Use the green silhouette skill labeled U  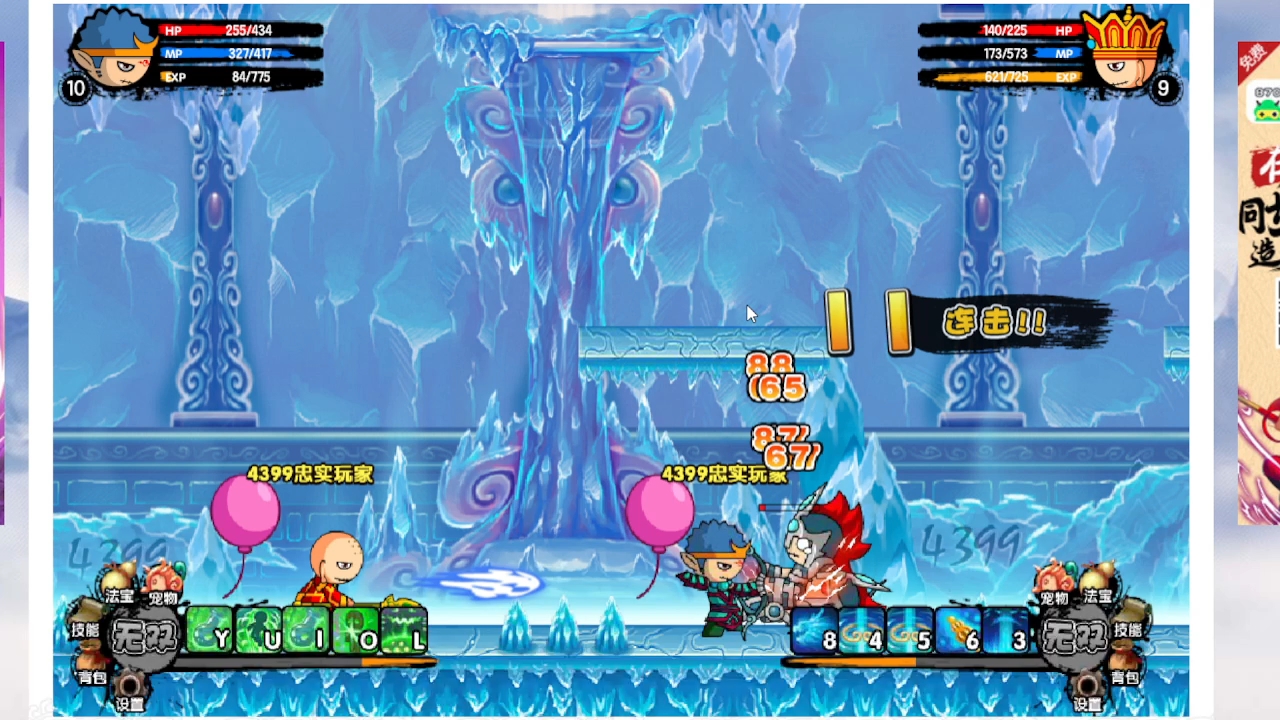click(x=258, y=630)
